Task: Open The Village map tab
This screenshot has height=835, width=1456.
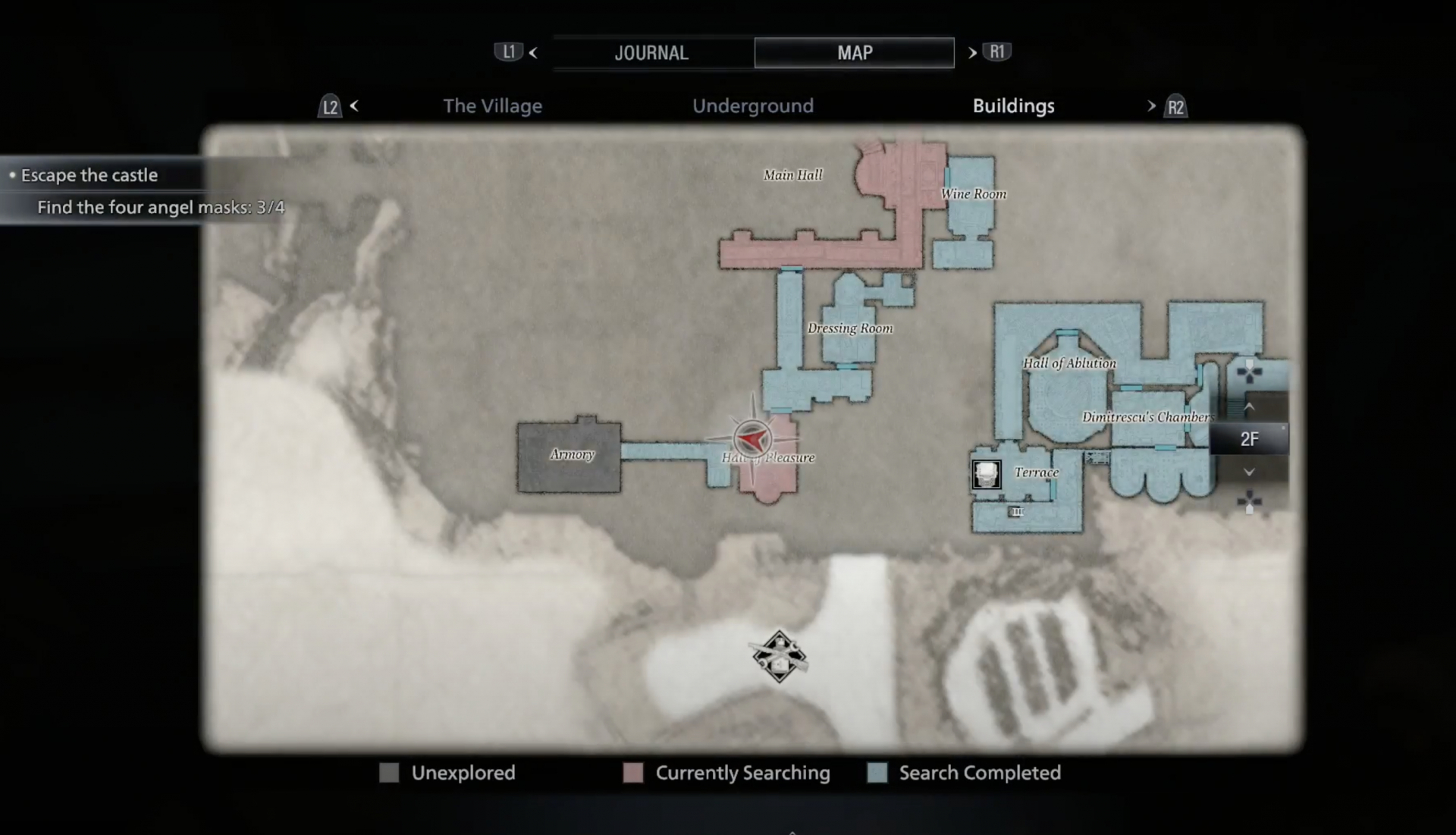Action: coord(493,106)
